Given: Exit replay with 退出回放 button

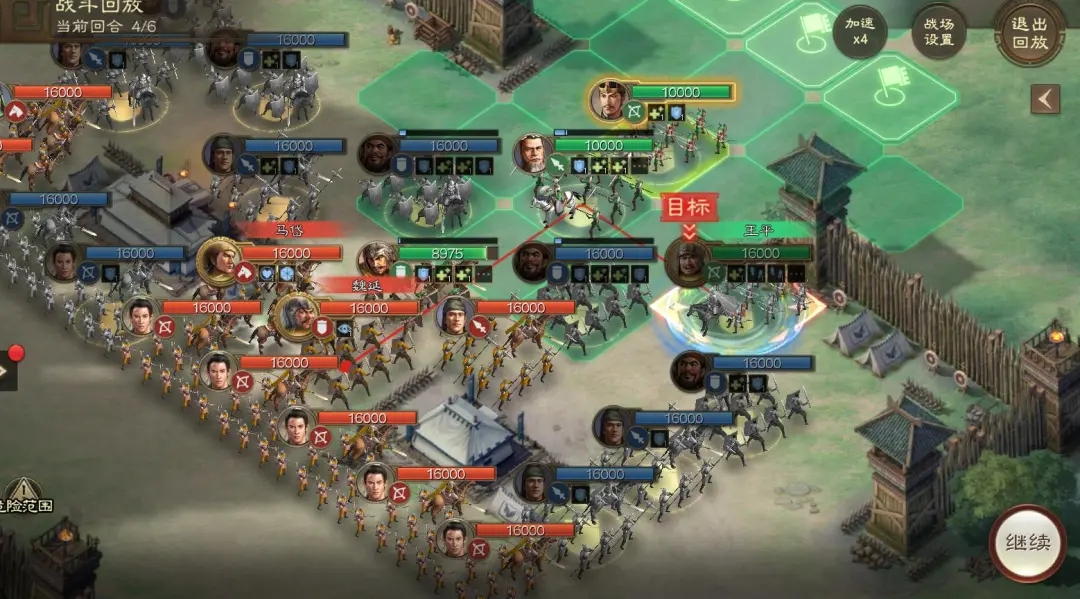Looking at the screenshot, I should (1029, 32).
